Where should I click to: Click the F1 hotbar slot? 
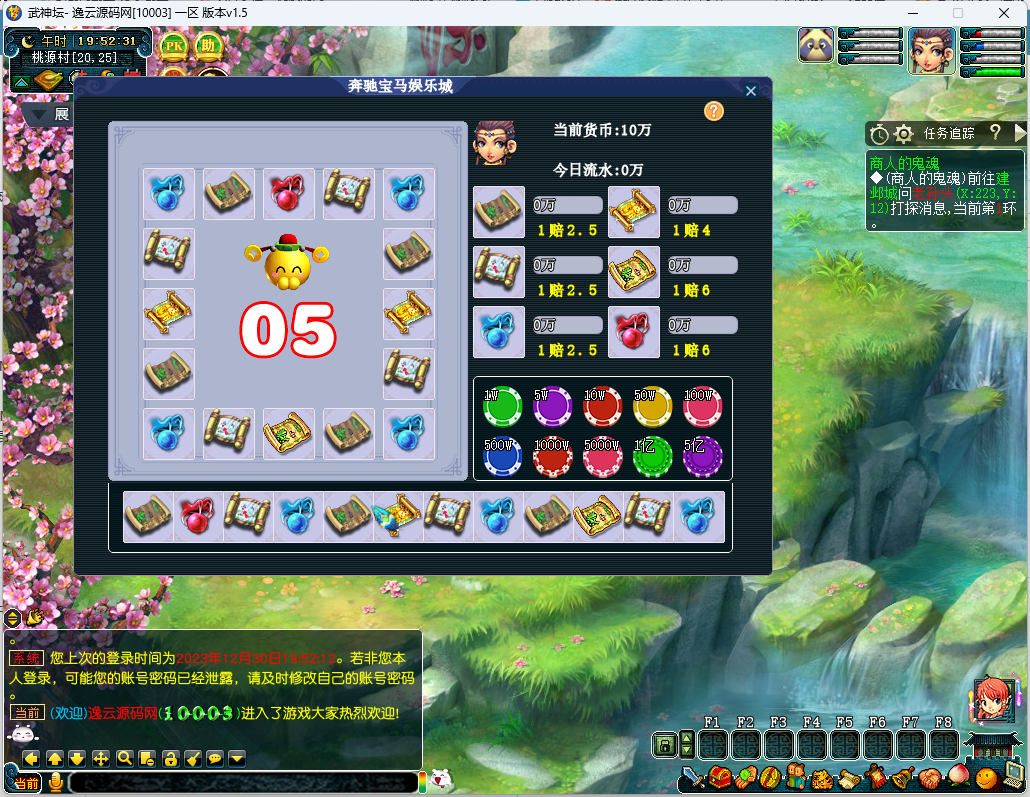point(713,745)
